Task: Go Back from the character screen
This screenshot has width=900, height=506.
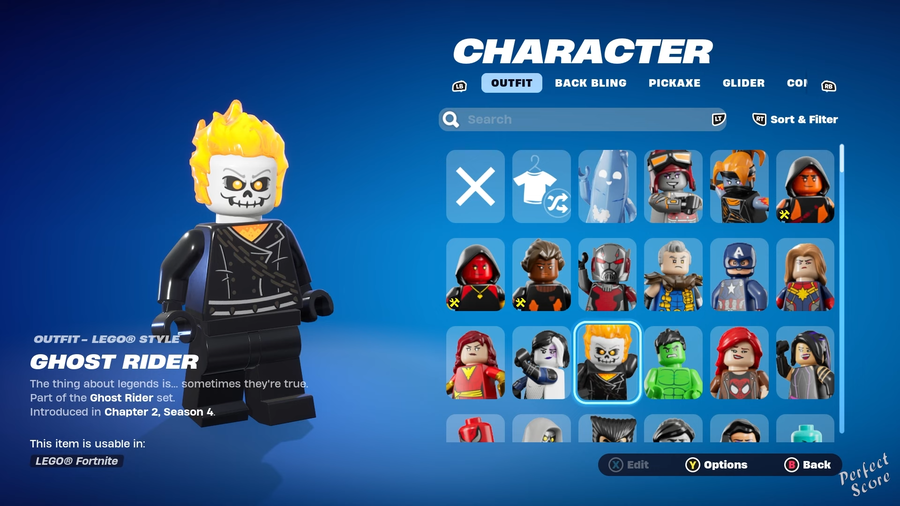Action: coord(808,465)
